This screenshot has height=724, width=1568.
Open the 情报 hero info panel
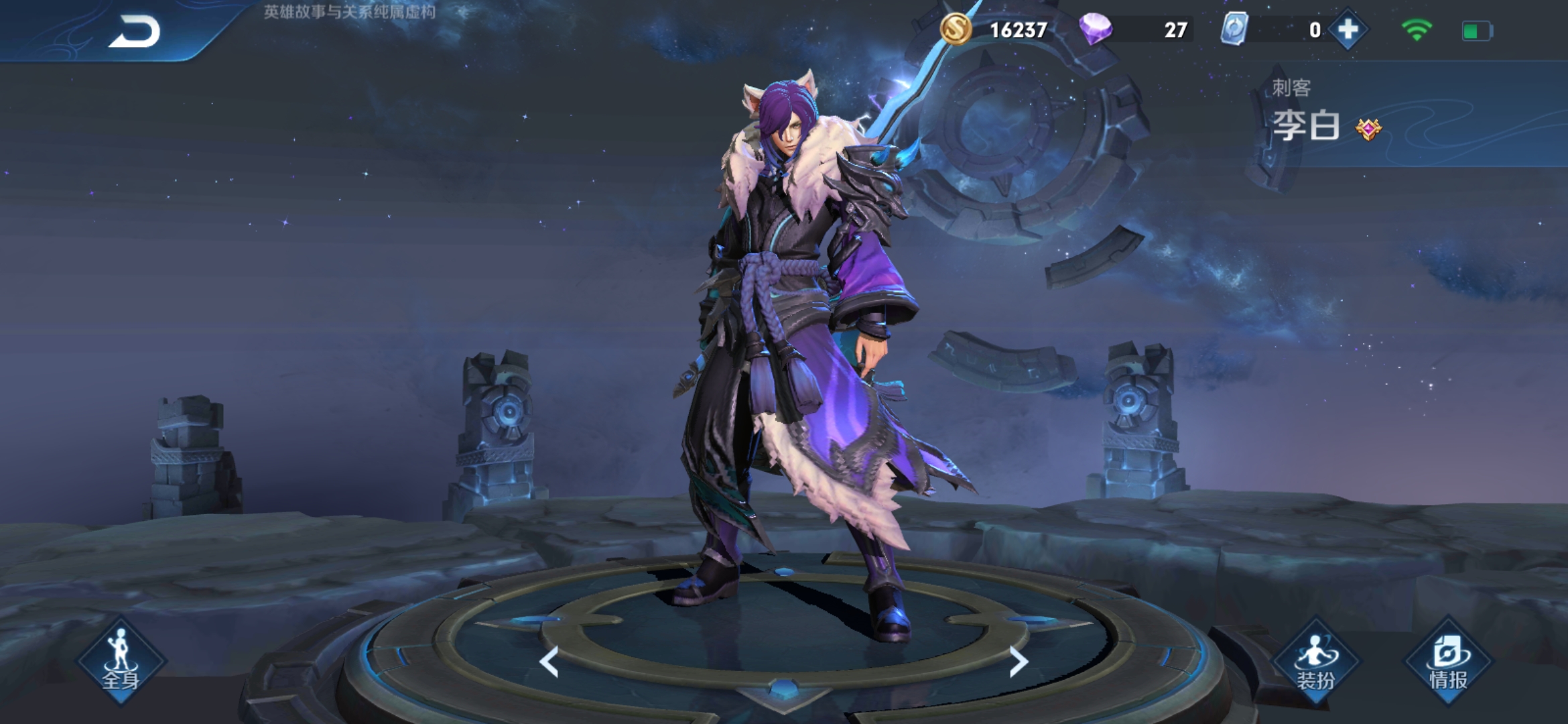1448,662
